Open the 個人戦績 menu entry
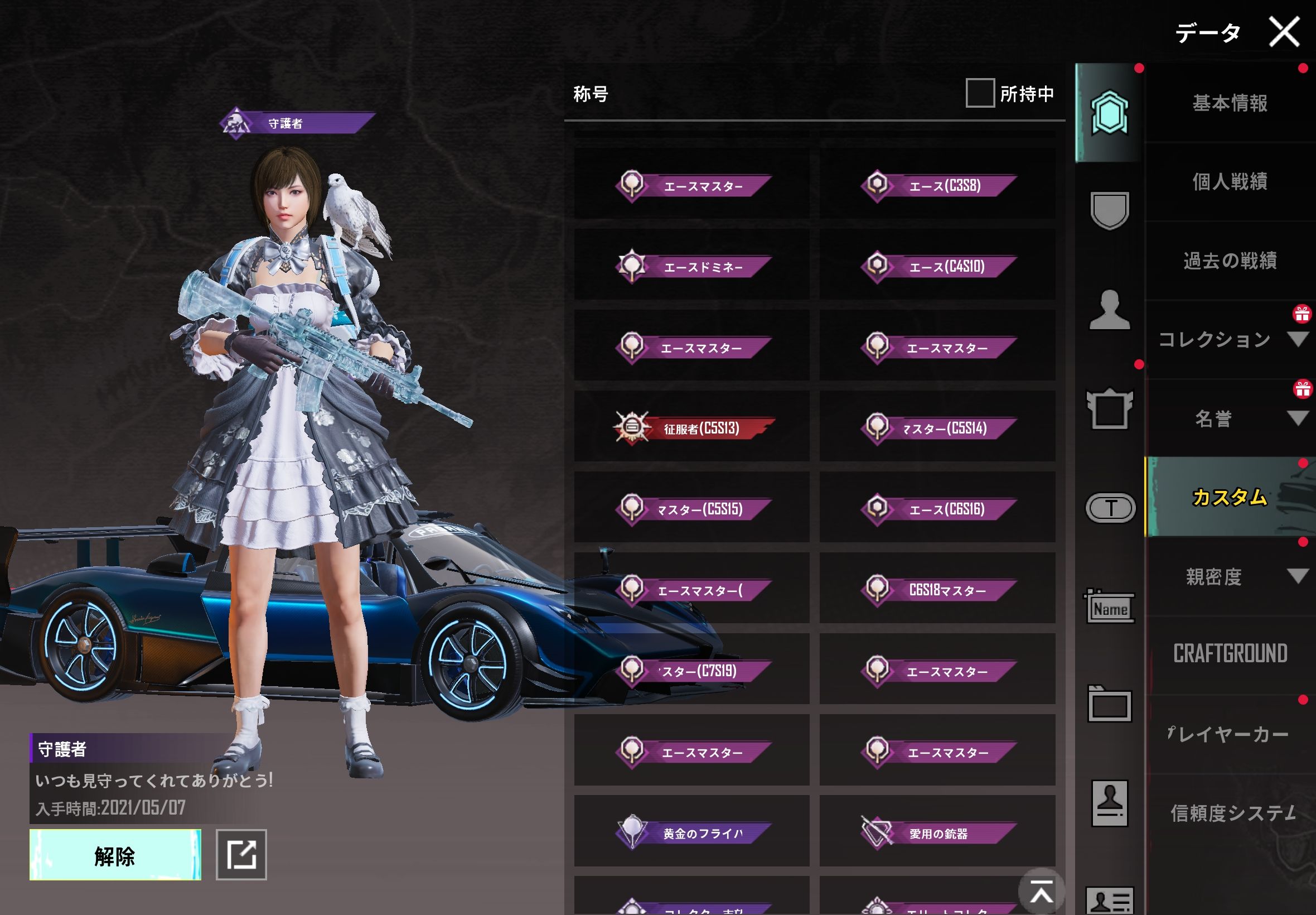Image resolution: width=1316 pixels, height=915 pixels. coord(1230,182)
